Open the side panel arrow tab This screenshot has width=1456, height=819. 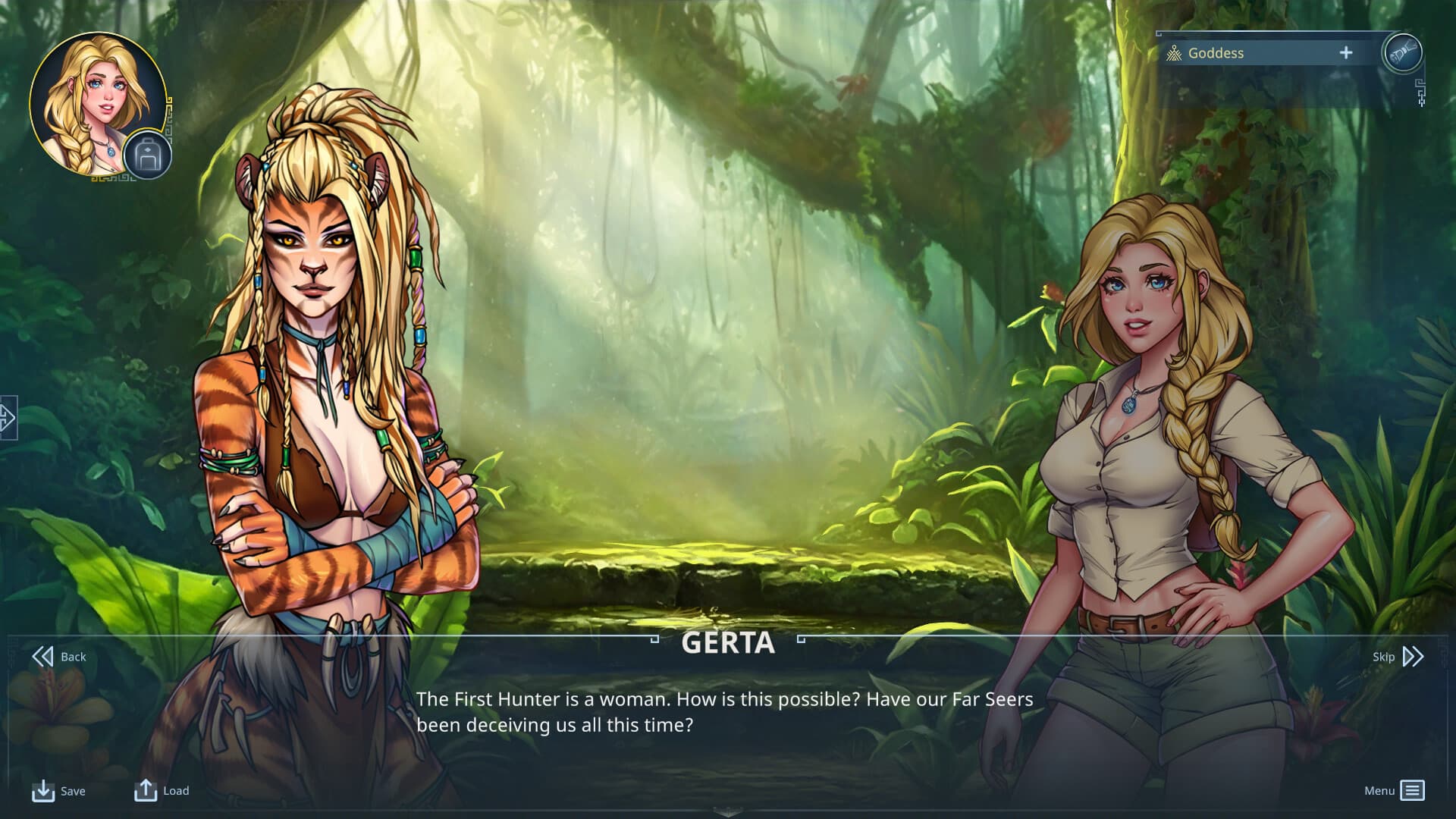point(8,418)
